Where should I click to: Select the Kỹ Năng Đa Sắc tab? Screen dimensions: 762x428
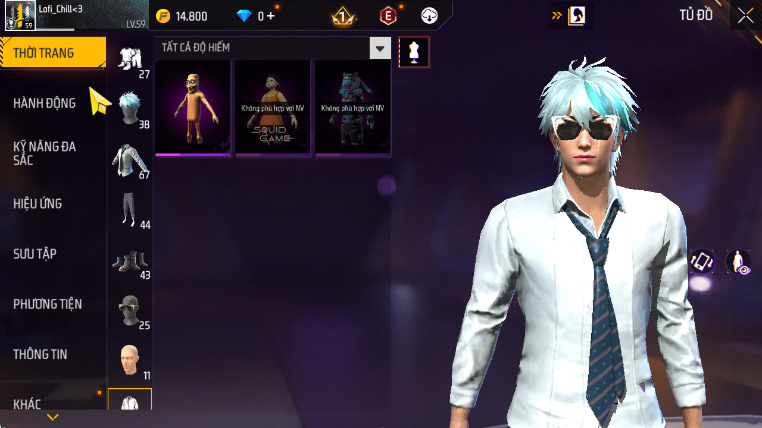(45, 153)
